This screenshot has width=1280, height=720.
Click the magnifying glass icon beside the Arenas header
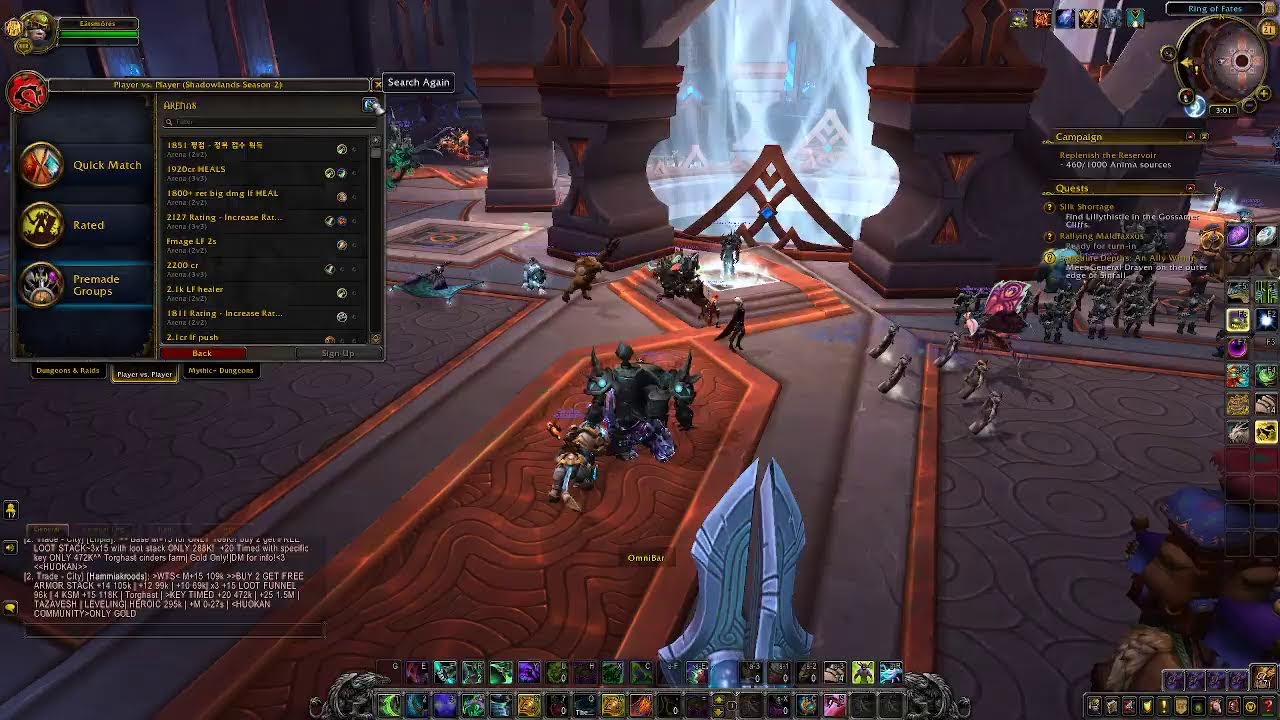click(x=369, y=104)
